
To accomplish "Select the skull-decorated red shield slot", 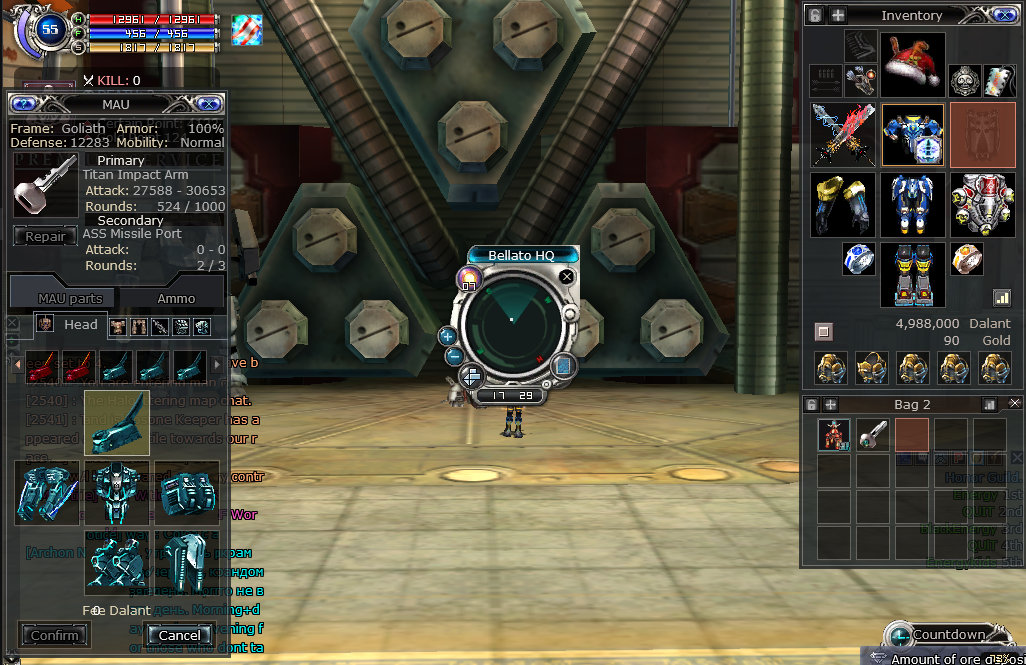I will point(982,204).
